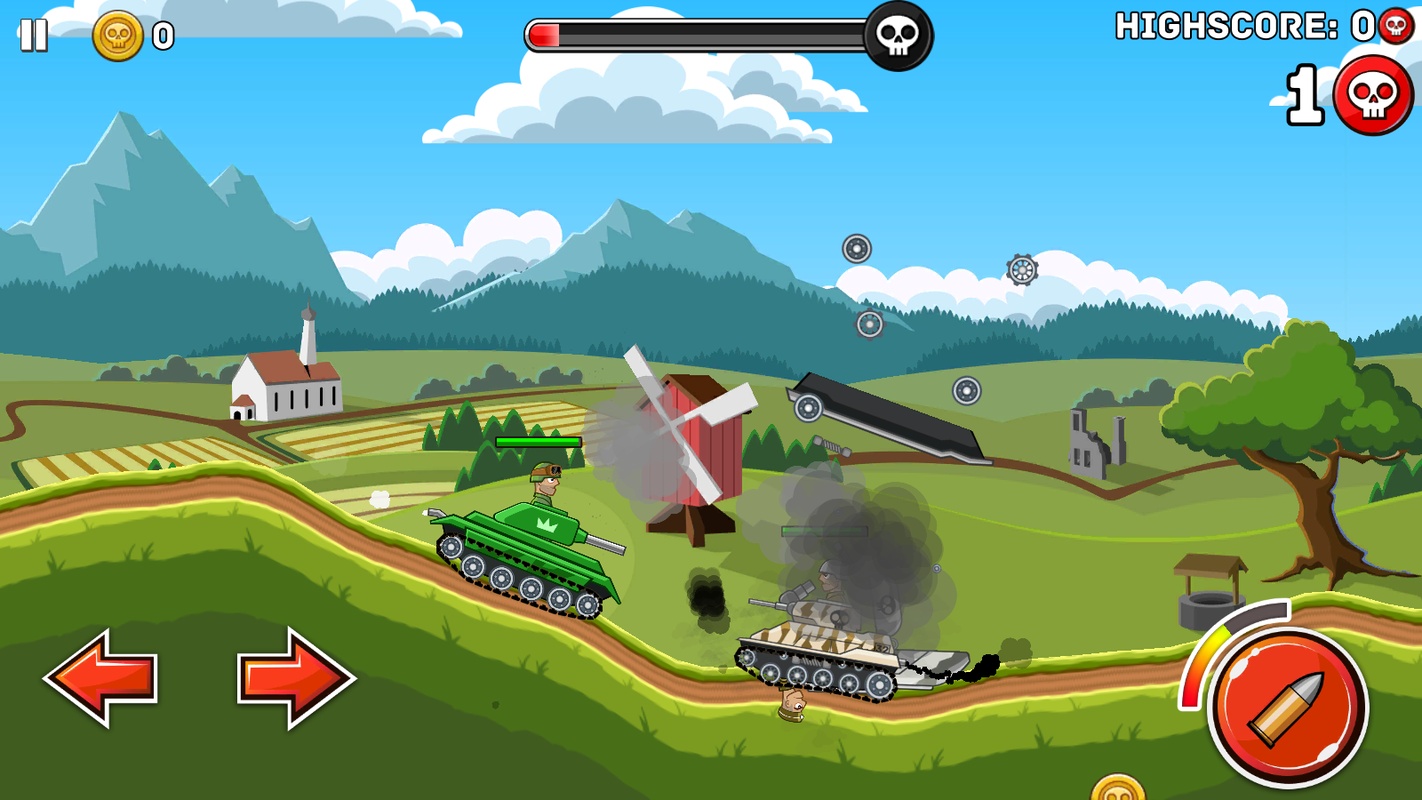Tap the floating cogwheel pickup near the clouds

(1020, 268)
